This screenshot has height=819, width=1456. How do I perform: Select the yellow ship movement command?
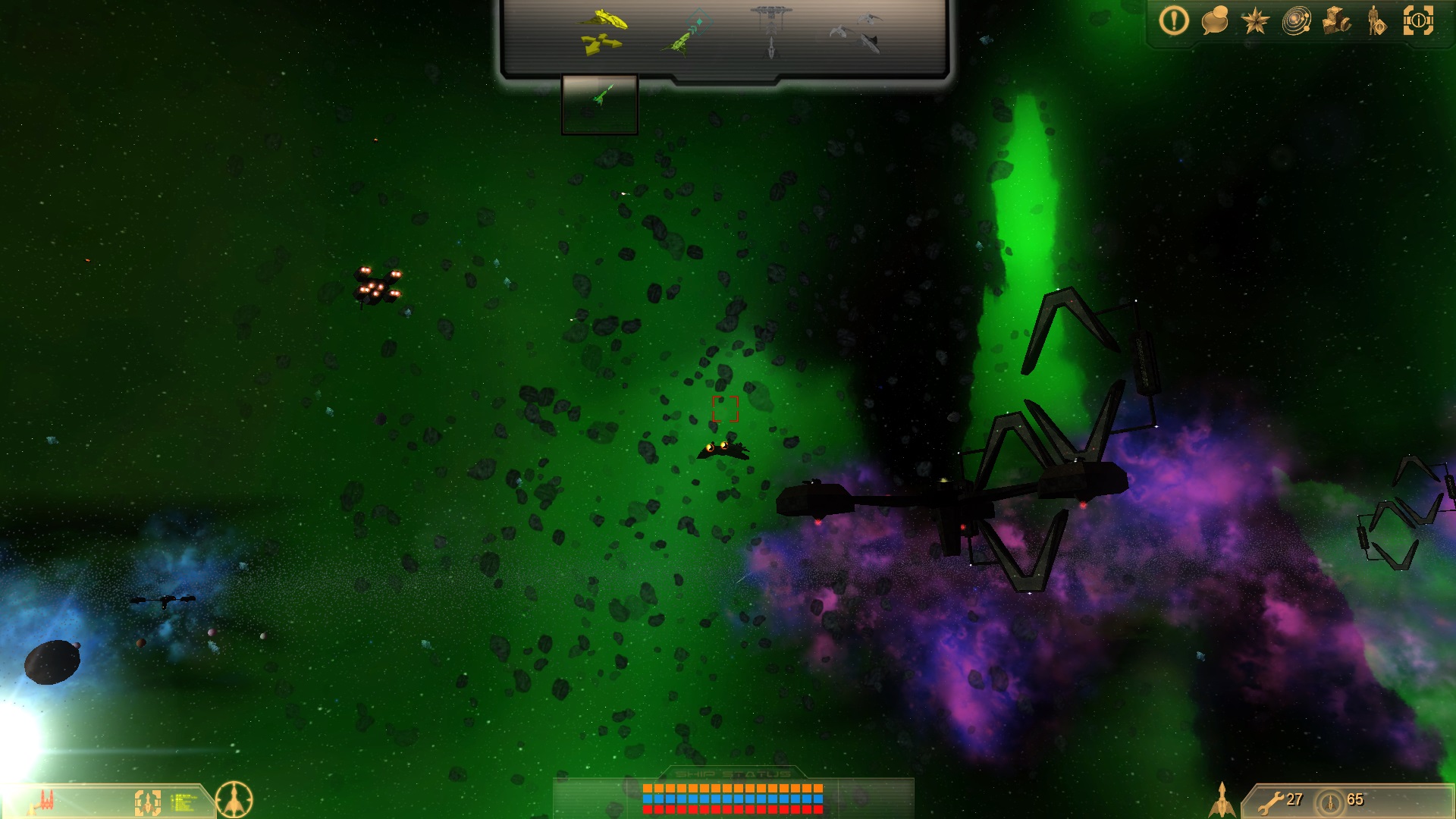tap(603, 32)
